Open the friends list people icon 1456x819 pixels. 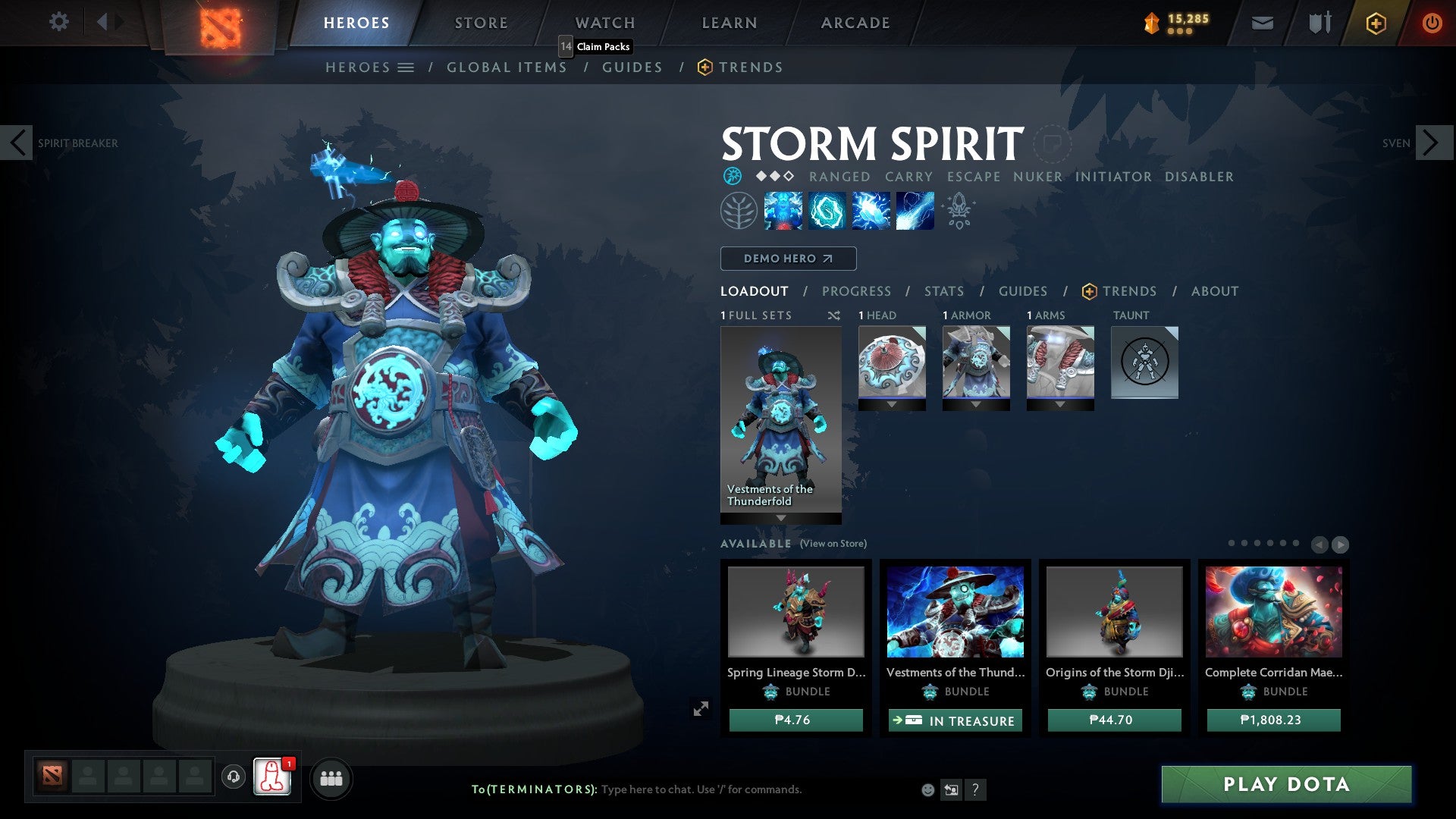click(x=331, y=778)
